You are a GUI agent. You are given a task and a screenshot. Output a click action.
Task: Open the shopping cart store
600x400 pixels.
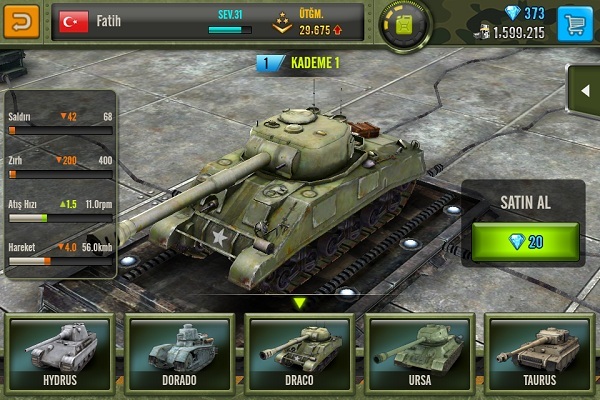coord(573,21)
